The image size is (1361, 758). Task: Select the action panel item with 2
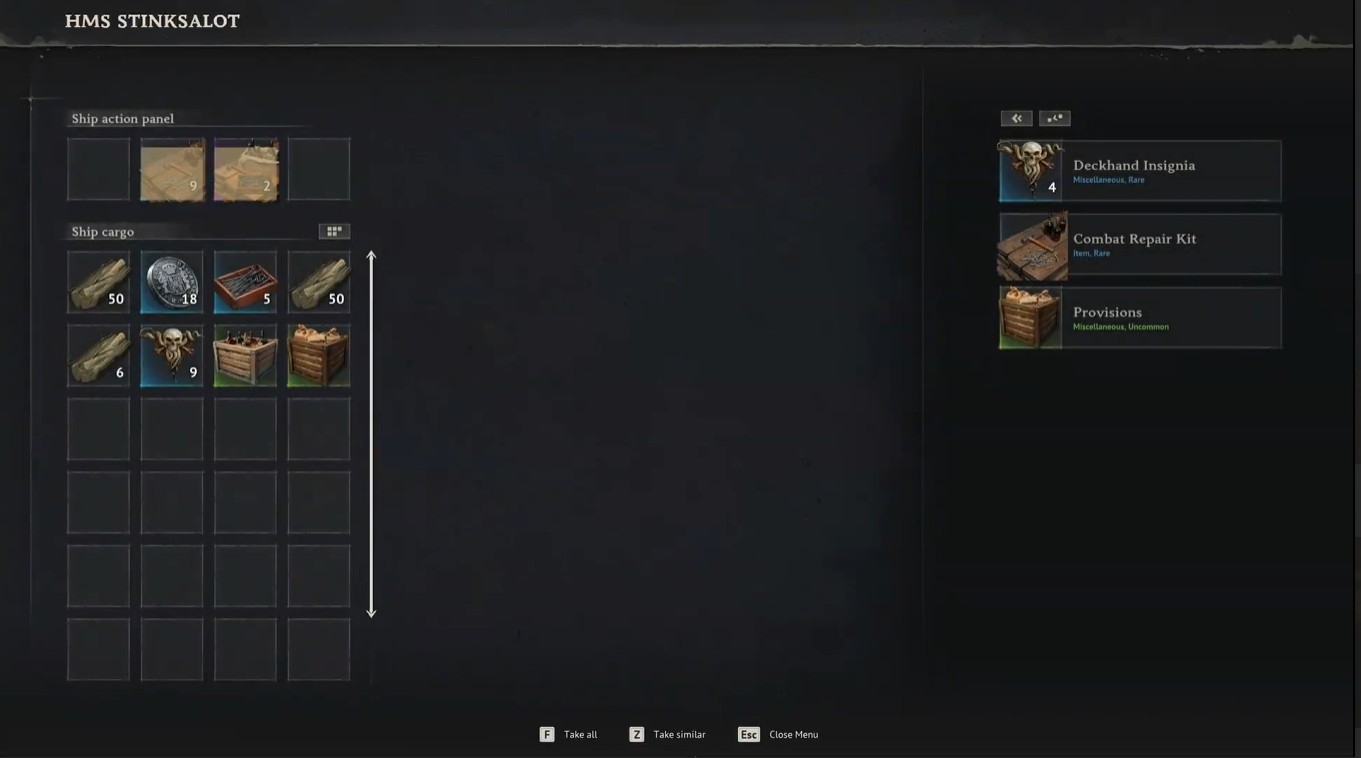coord(245,170)
